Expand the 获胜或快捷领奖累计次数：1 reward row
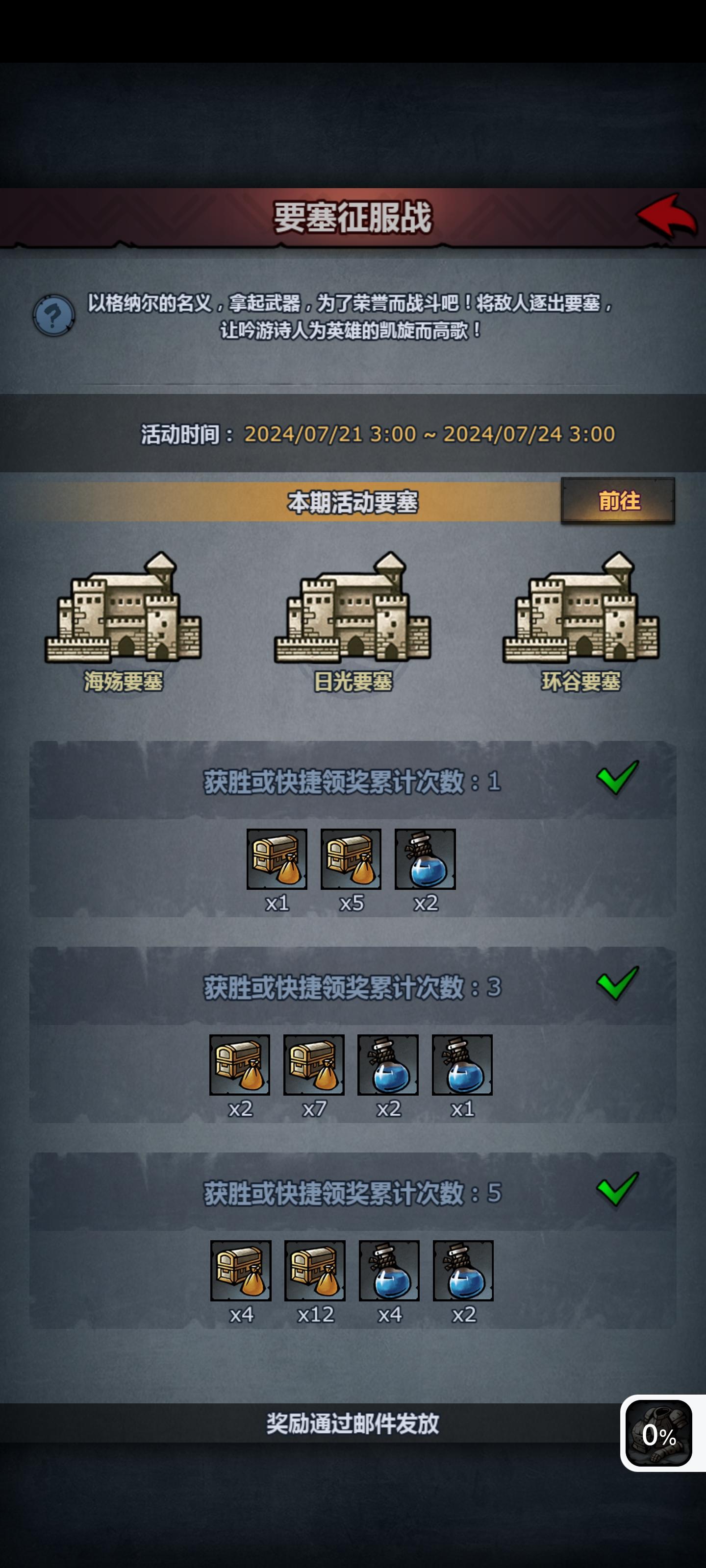Screen dimensions: 706x1568 [x=353, y=786]
